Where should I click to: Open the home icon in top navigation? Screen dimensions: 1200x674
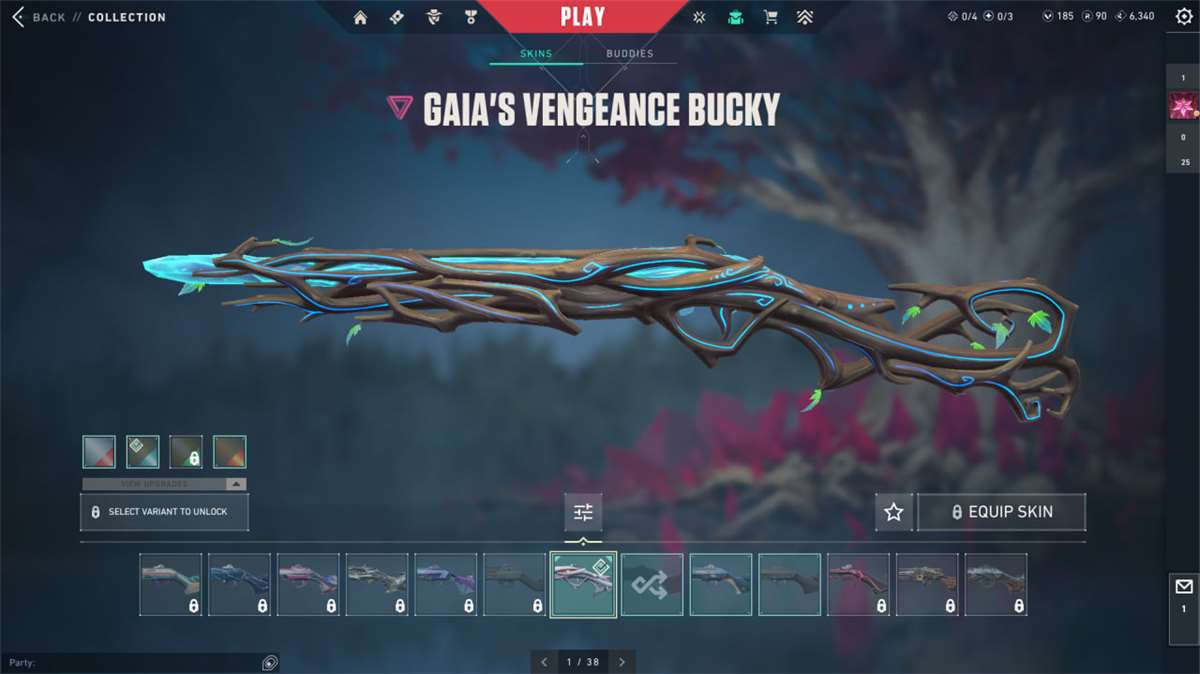tap(360, 17)
